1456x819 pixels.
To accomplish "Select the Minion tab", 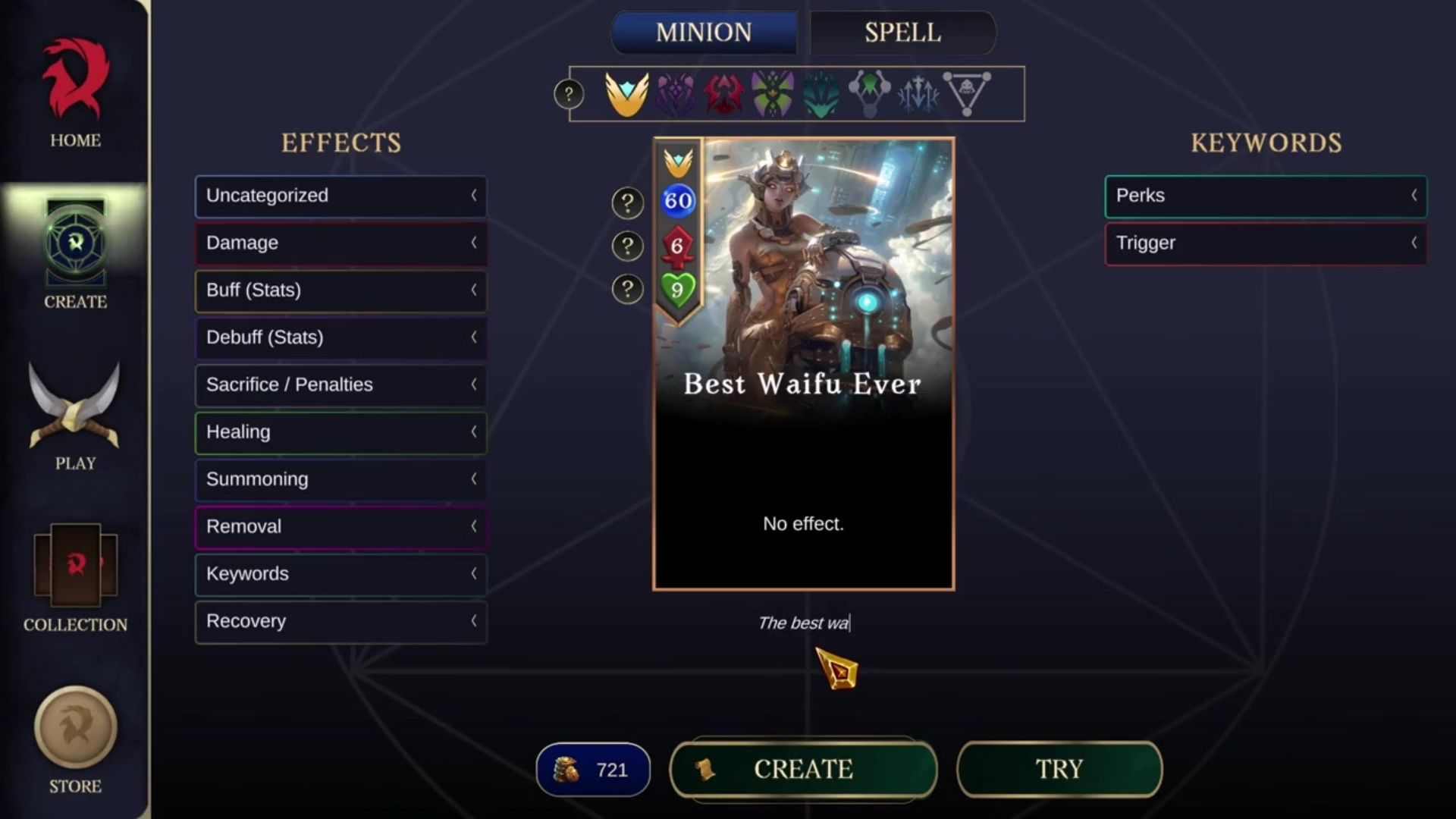I will (x=704, y=33).
